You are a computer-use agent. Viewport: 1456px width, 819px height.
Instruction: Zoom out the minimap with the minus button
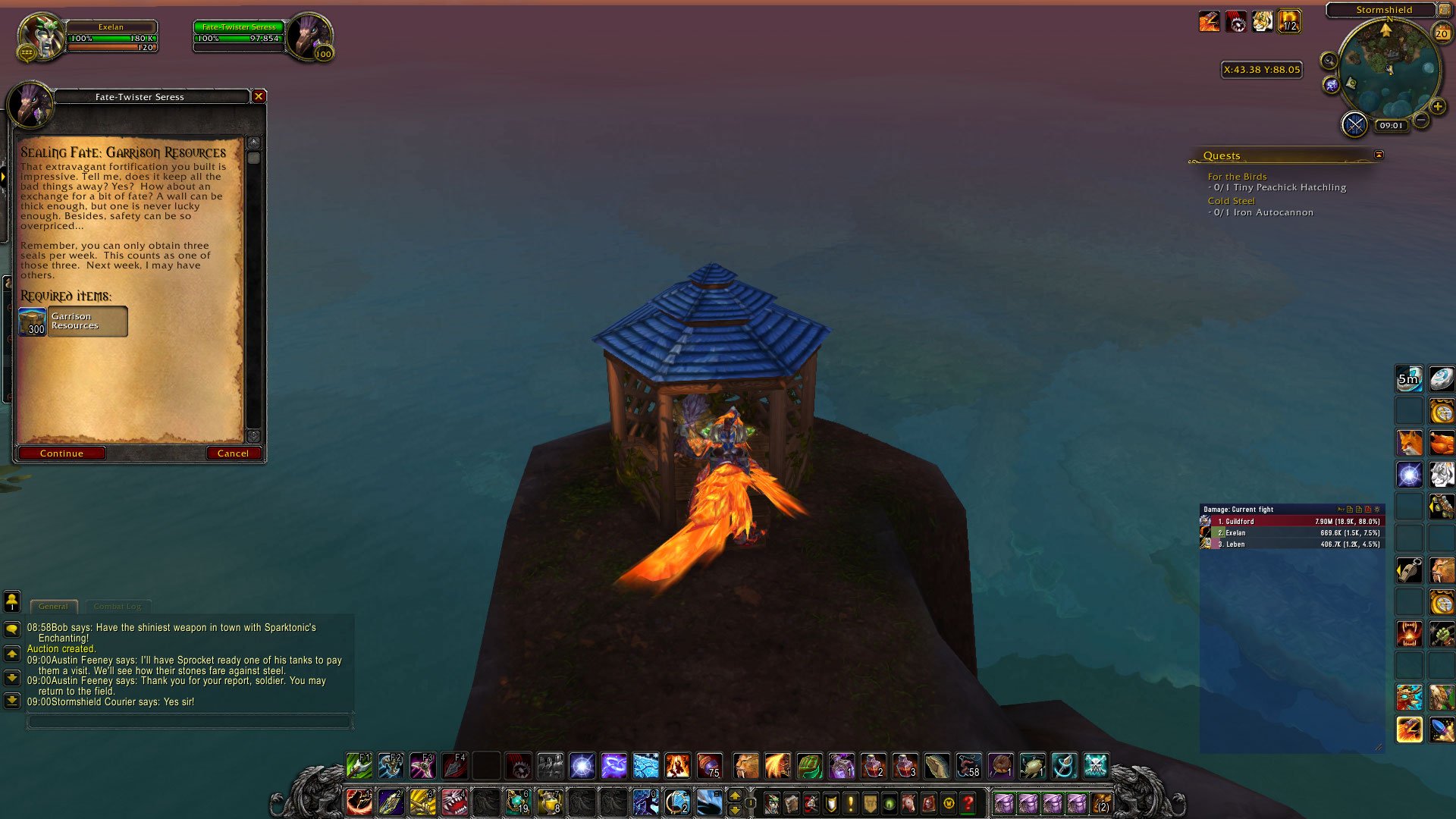[x=1421, y=120]
